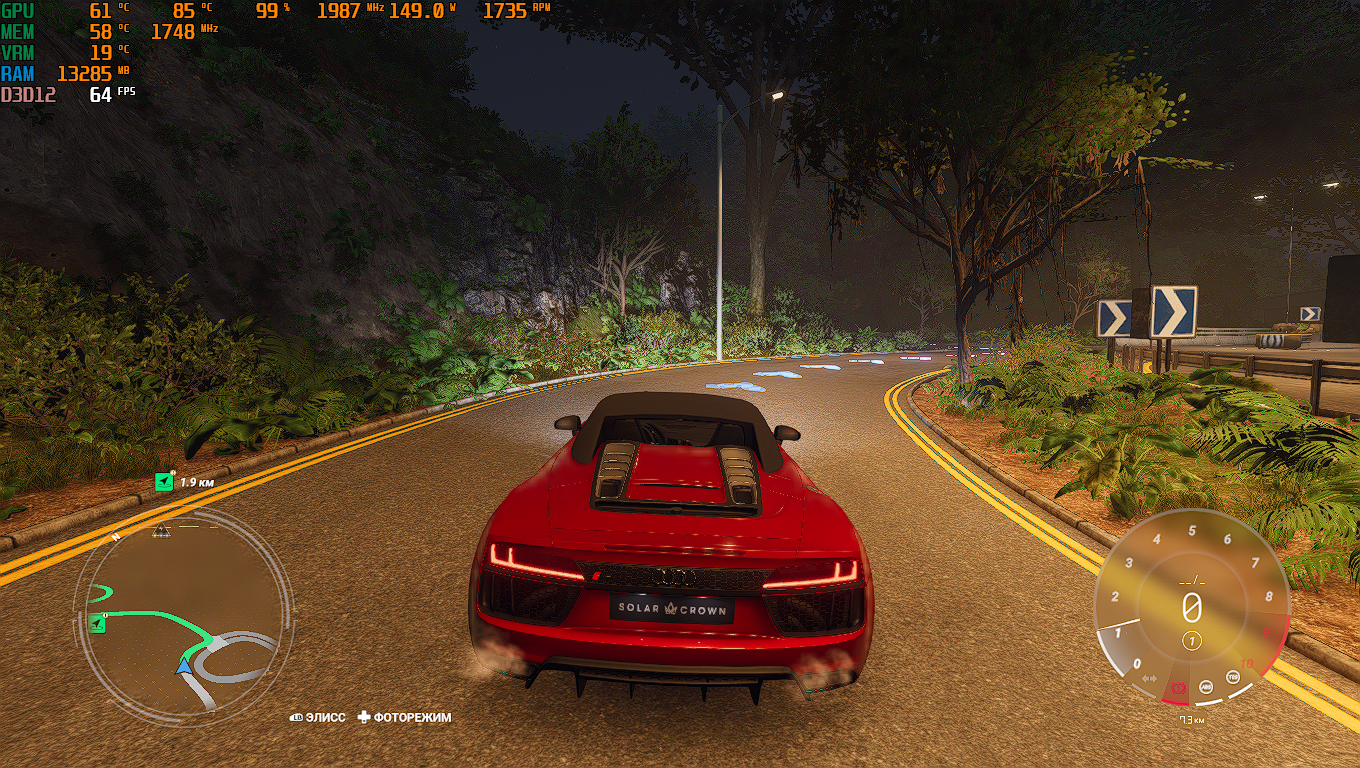The width and height of the screenshot is (1360, 768).
Task: Toggle the ABS indicator on the speedometer
Action: point(1207,687)
